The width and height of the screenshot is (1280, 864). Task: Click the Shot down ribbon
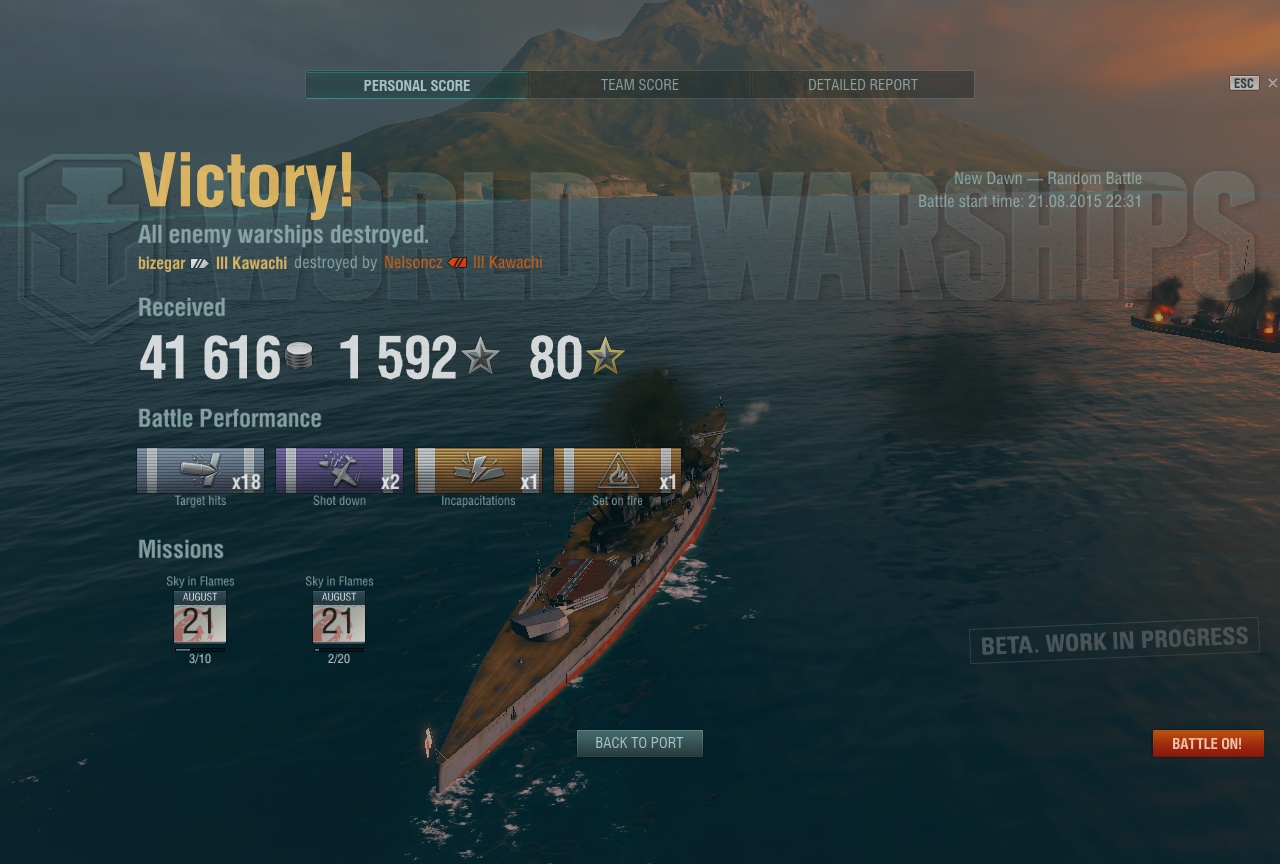(x=339, y=471)
